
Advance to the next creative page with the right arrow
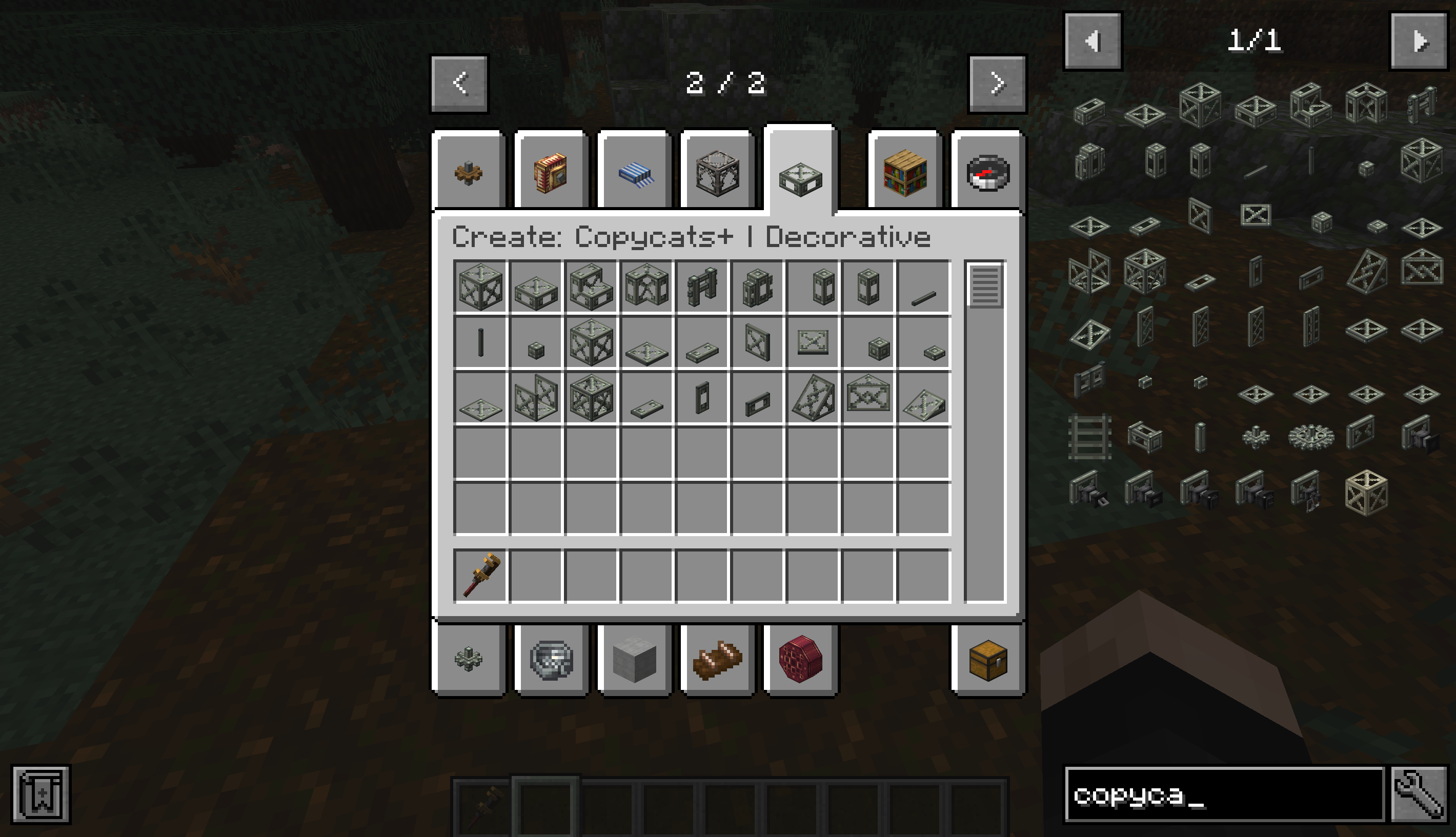(997, 83)
